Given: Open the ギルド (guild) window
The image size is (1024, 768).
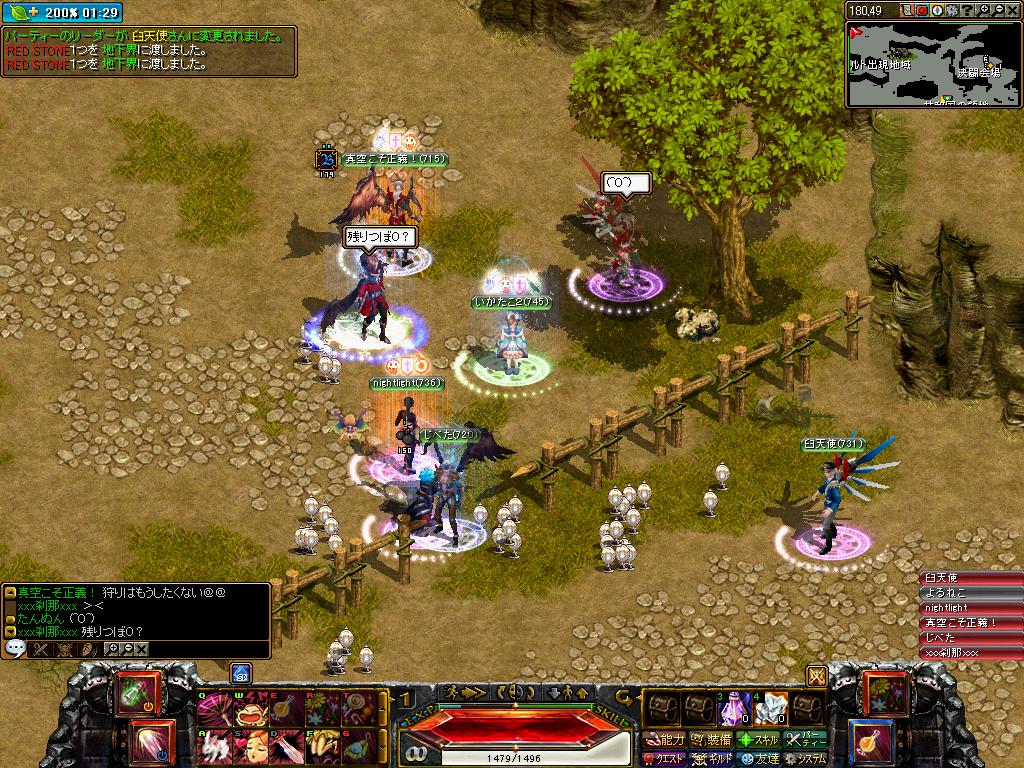Looking at the screenshot, I should pos(711,759).
